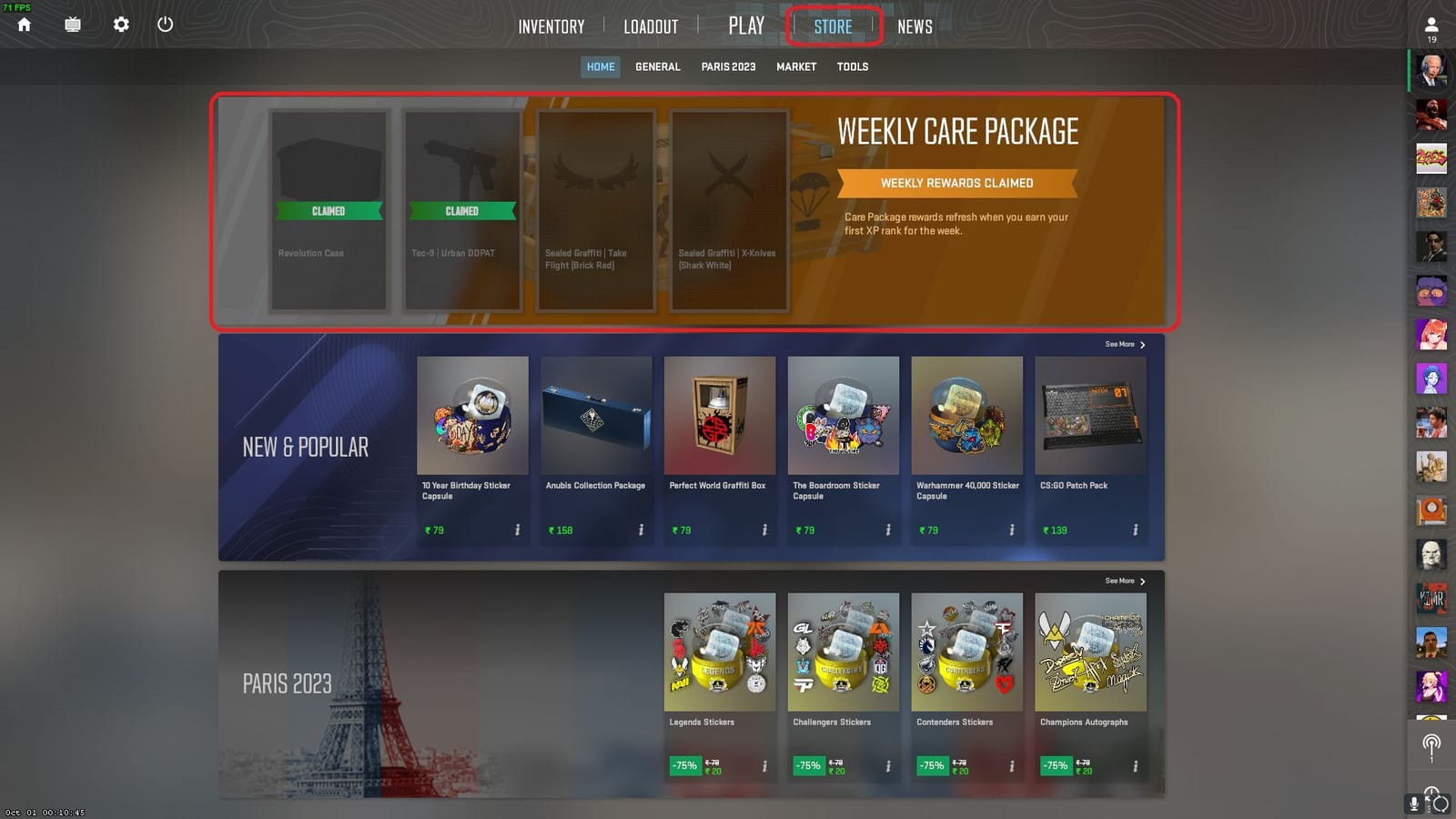This screenshot has width=1456, height=819.
Task: Open the settings gear icon
Action: point(119,25)
